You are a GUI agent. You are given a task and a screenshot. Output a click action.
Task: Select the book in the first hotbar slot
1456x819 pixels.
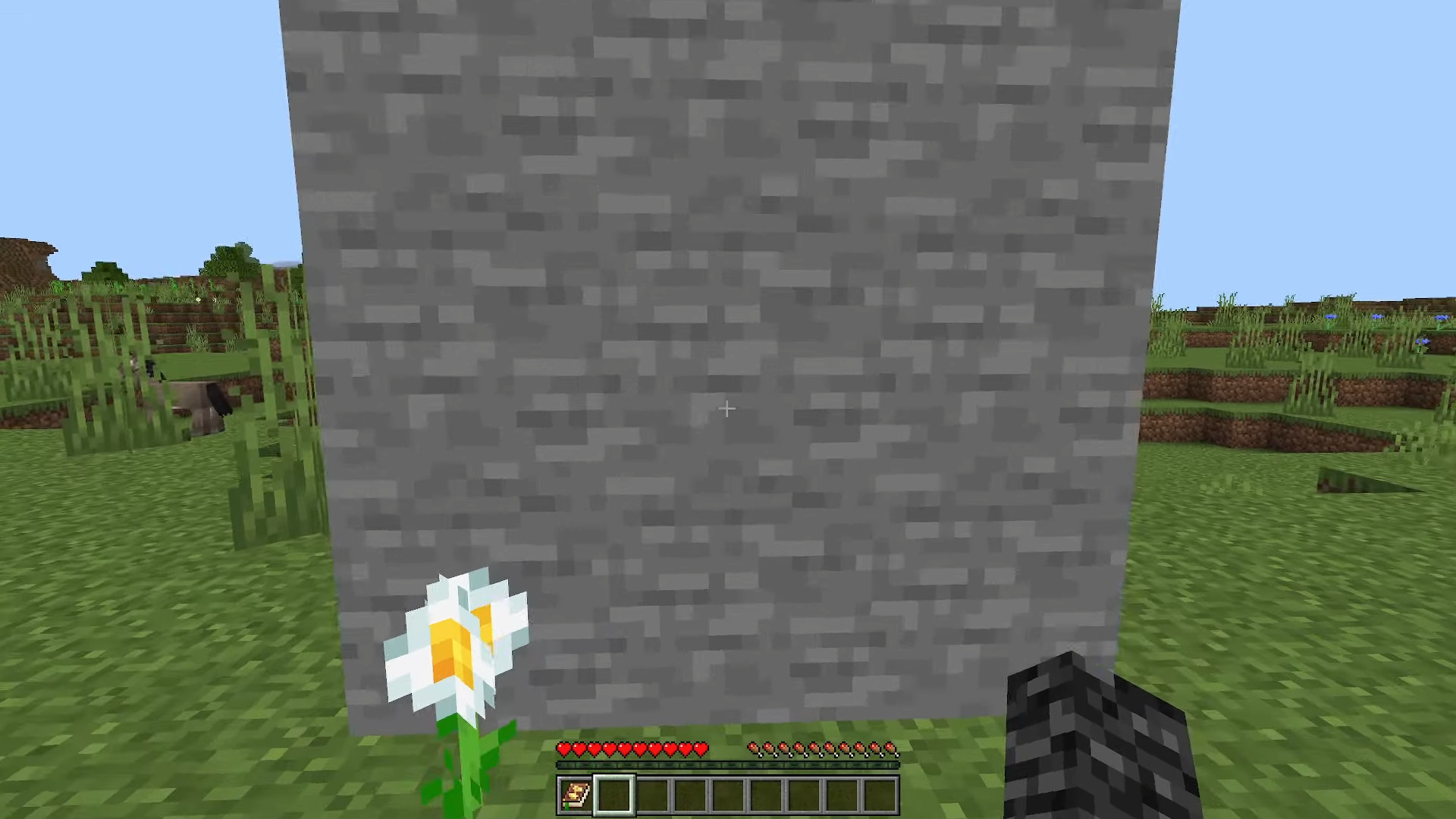pyautogui.click(x=574, y=794)
